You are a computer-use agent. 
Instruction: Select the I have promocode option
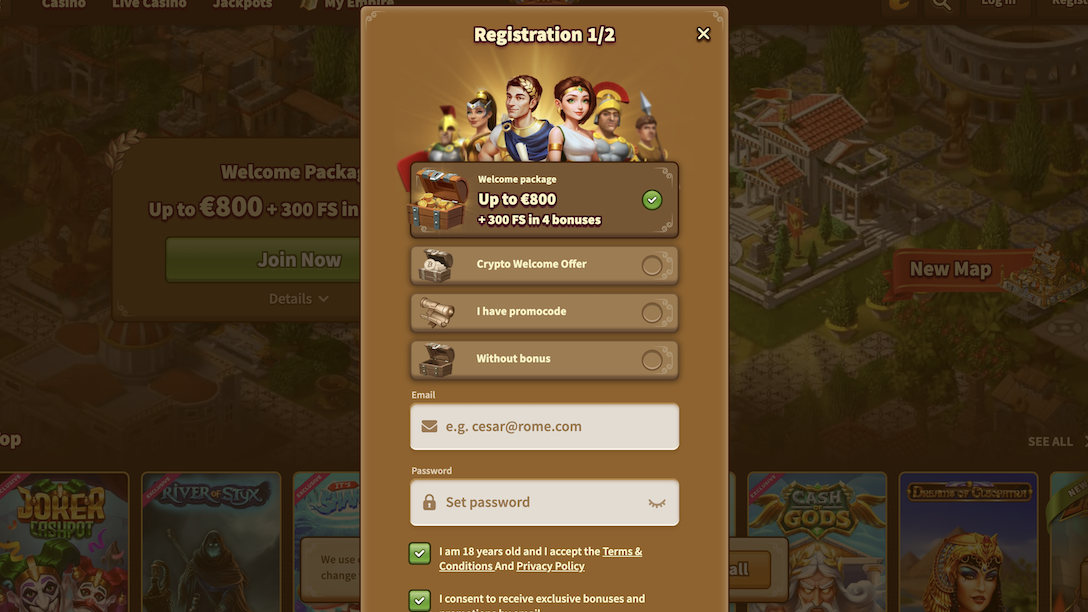pyautogui.click(x=651, y=313)
